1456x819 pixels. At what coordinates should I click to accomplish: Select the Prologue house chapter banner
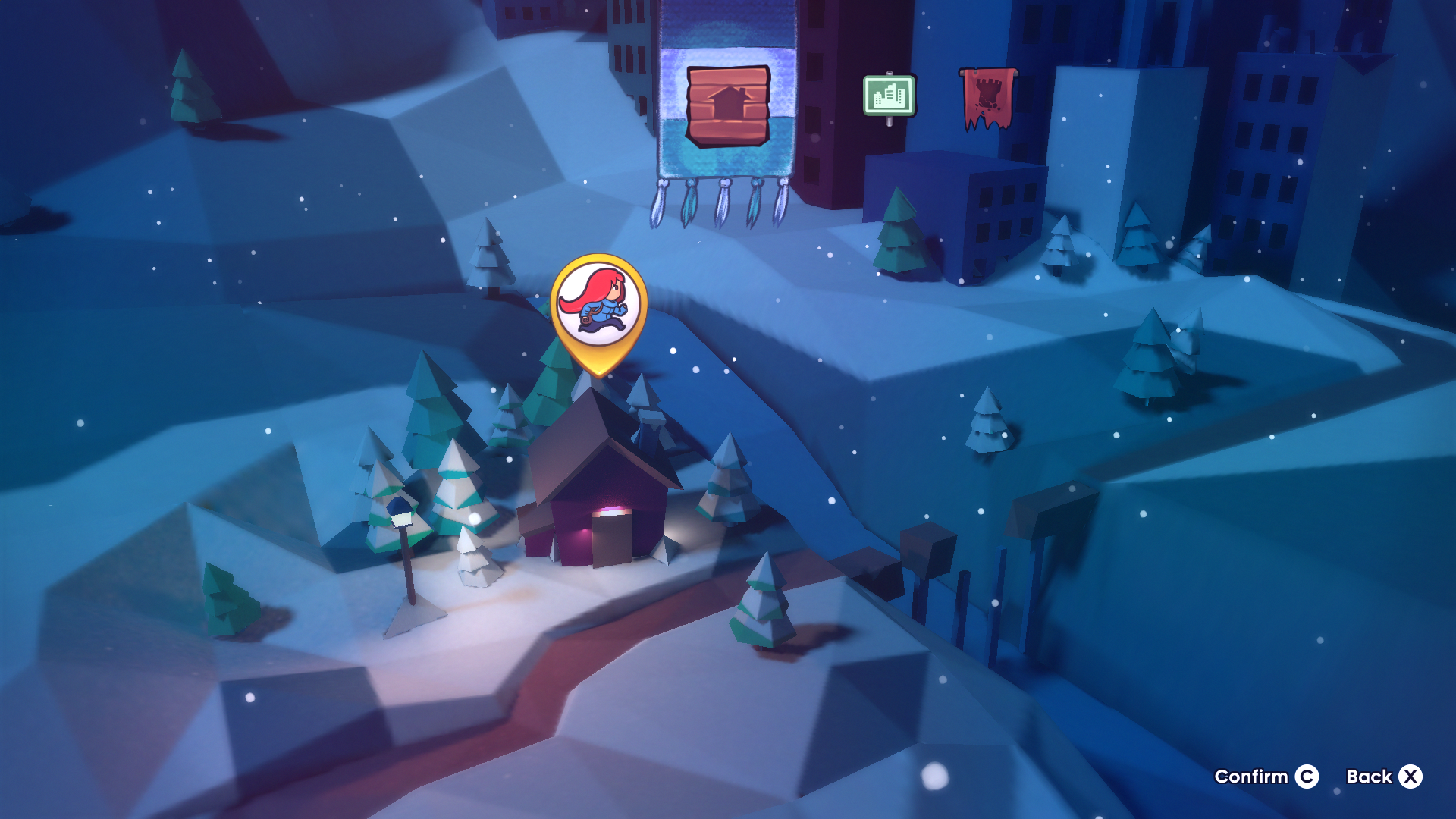[x=727, y=106]
